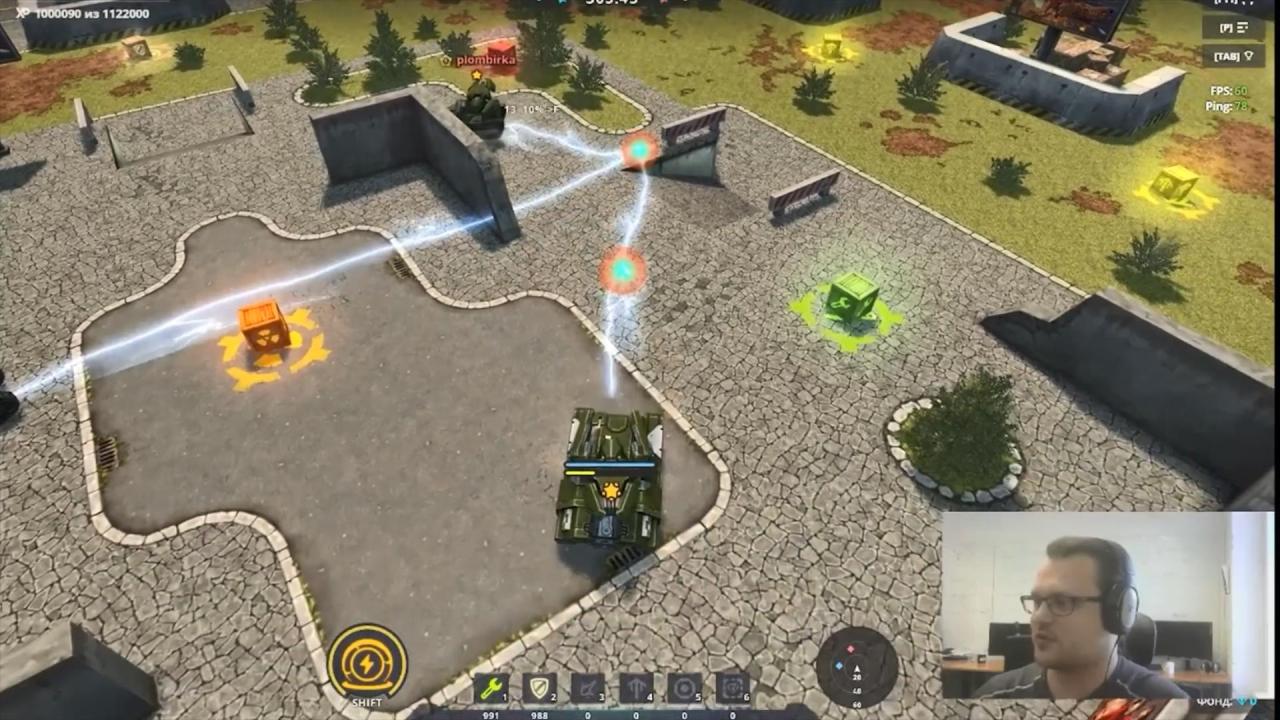
Task: Expand the minimap at the bottom center
Action: pos(858,671)
